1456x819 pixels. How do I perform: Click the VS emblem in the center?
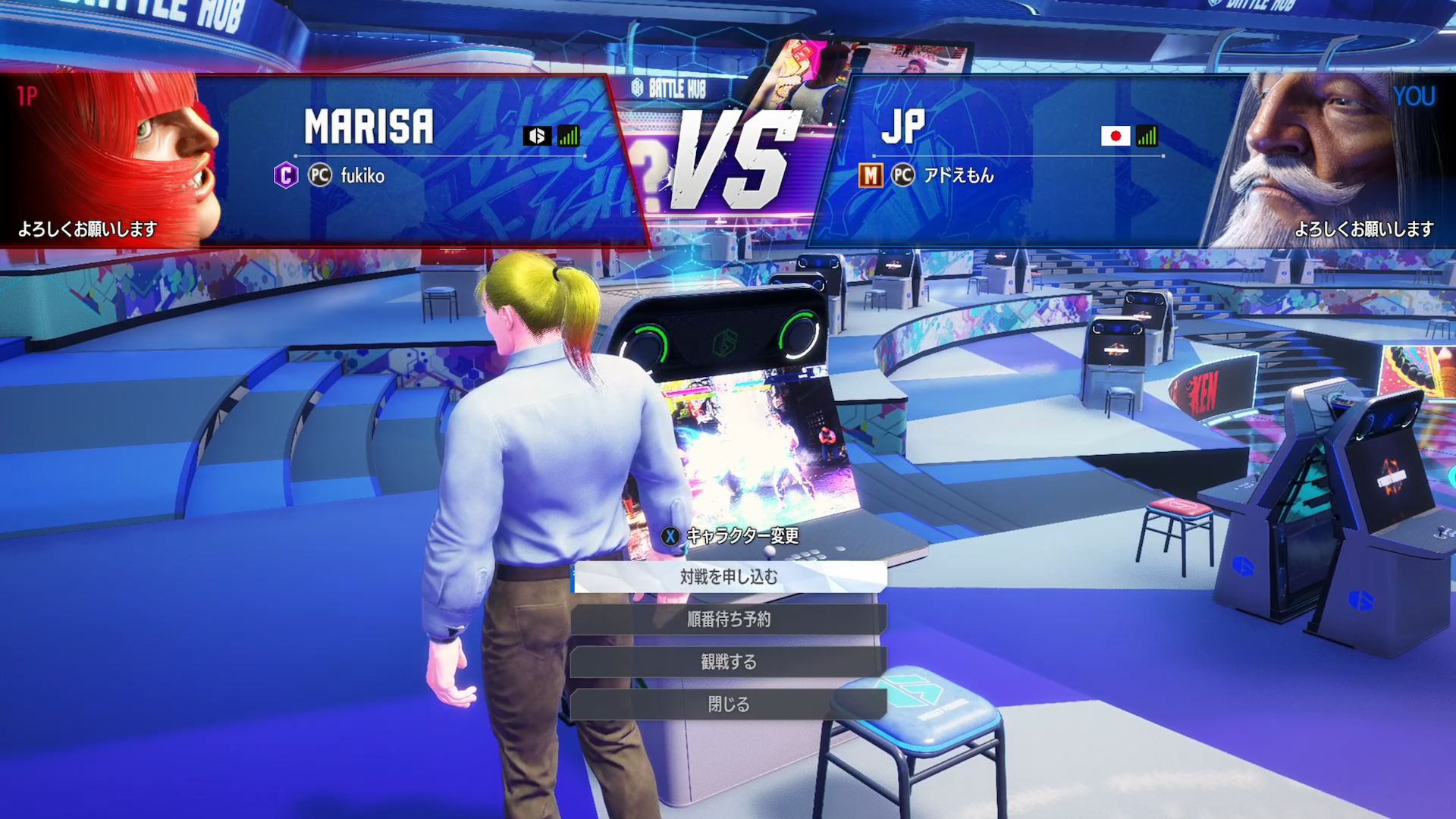[x=734, y=157]
